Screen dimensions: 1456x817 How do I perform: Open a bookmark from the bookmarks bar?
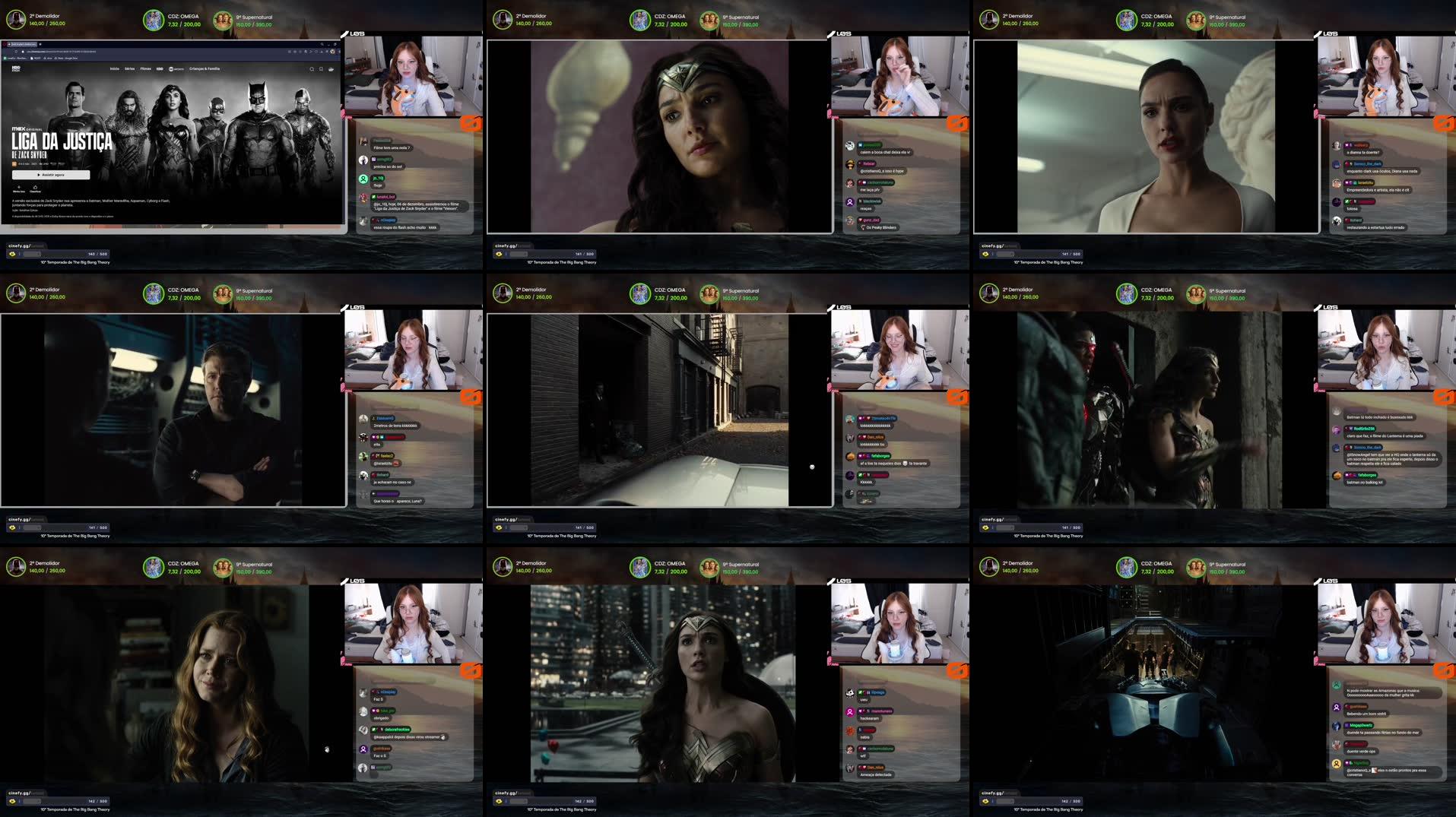(x=18, y=58)
